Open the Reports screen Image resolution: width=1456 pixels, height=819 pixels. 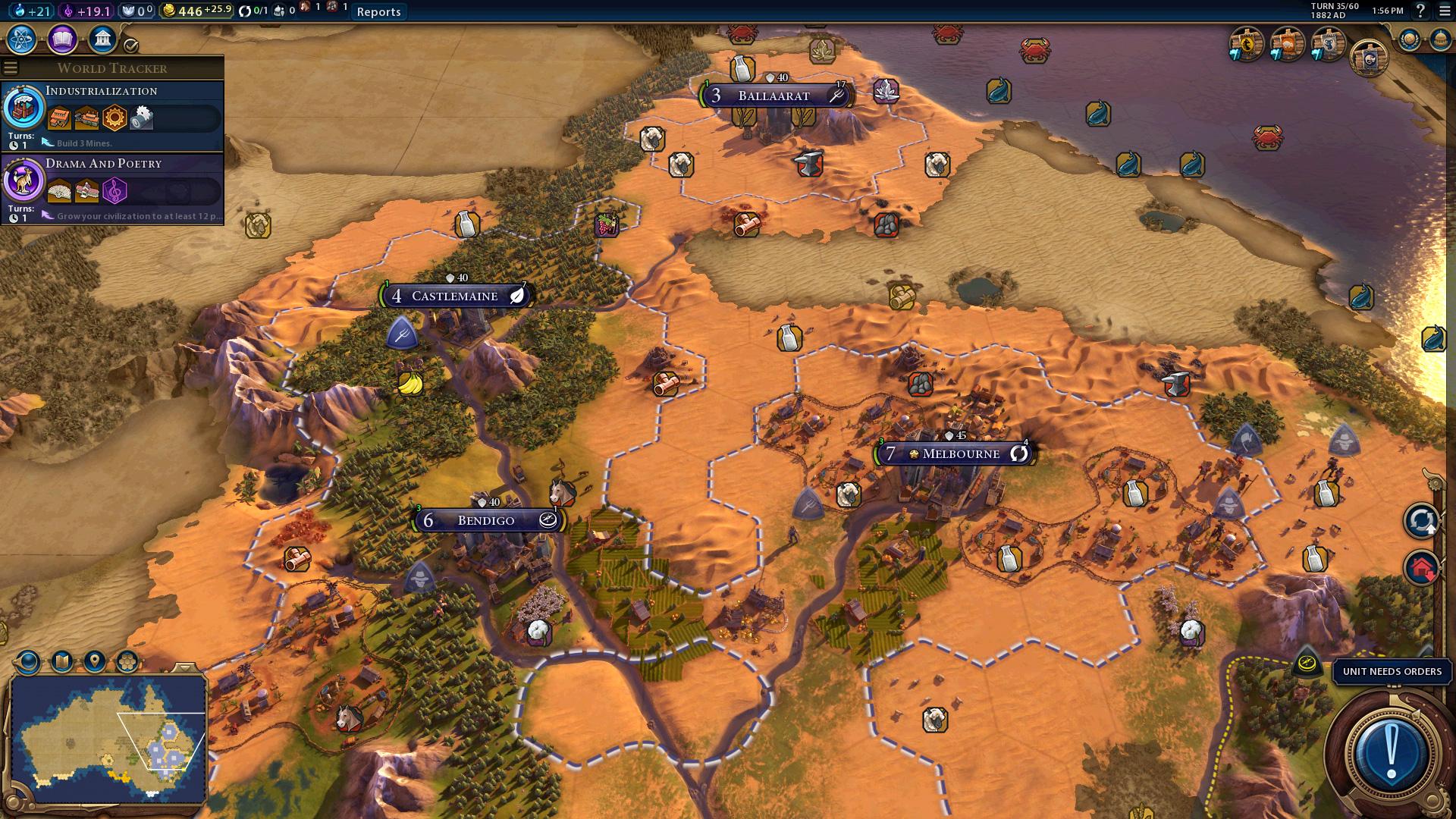coord(378,11)
